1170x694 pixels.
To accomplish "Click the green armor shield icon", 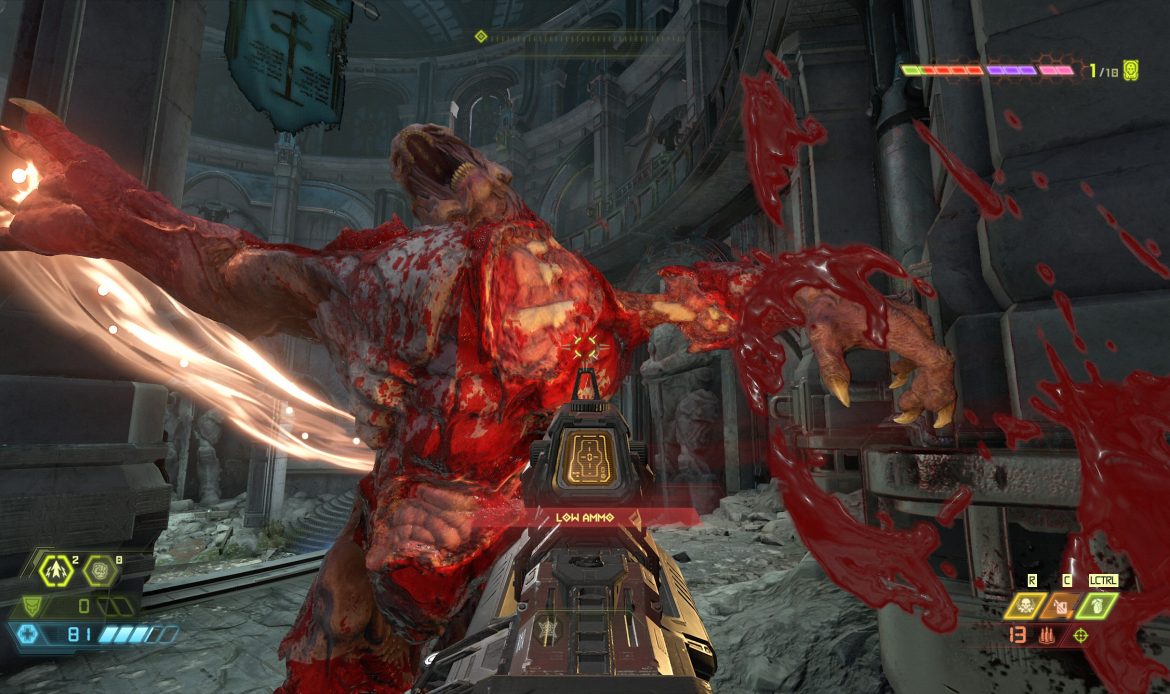I will coord(34,605).
